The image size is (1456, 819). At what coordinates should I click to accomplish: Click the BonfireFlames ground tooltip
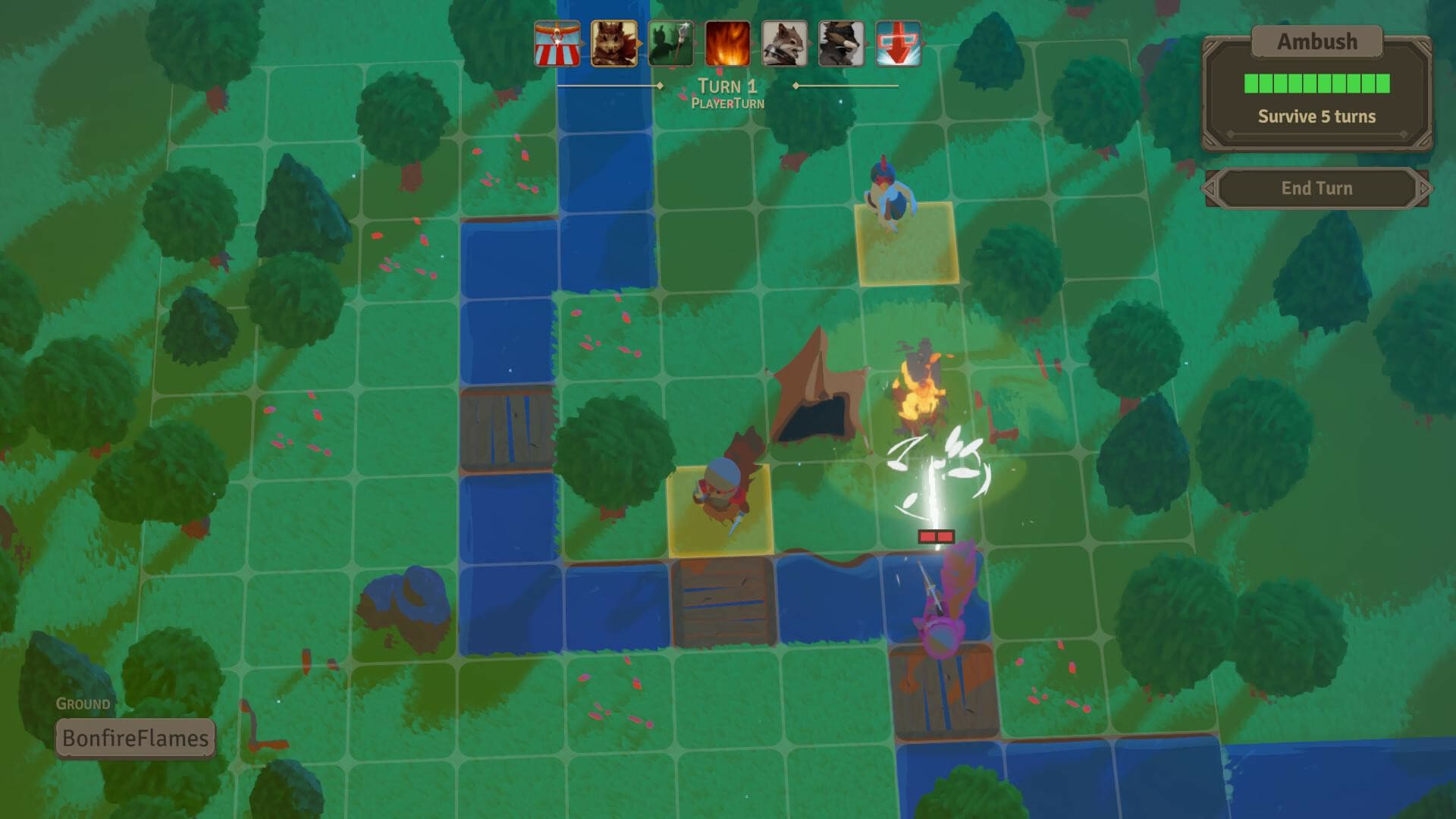click(135, 736)
